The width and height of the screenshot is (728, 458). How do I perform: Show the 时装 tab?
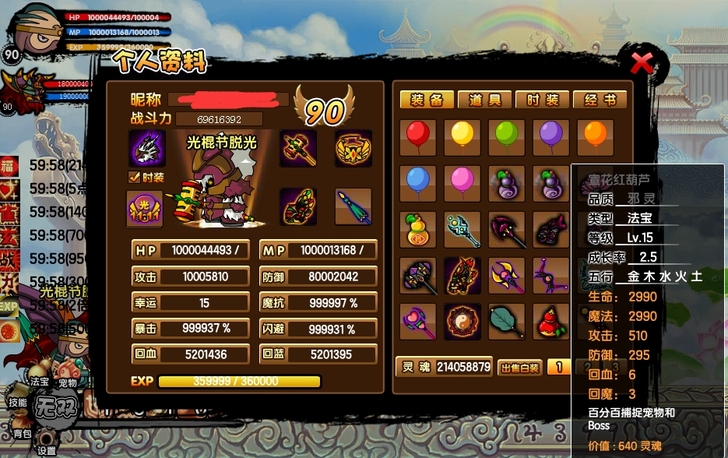[543, 100]
